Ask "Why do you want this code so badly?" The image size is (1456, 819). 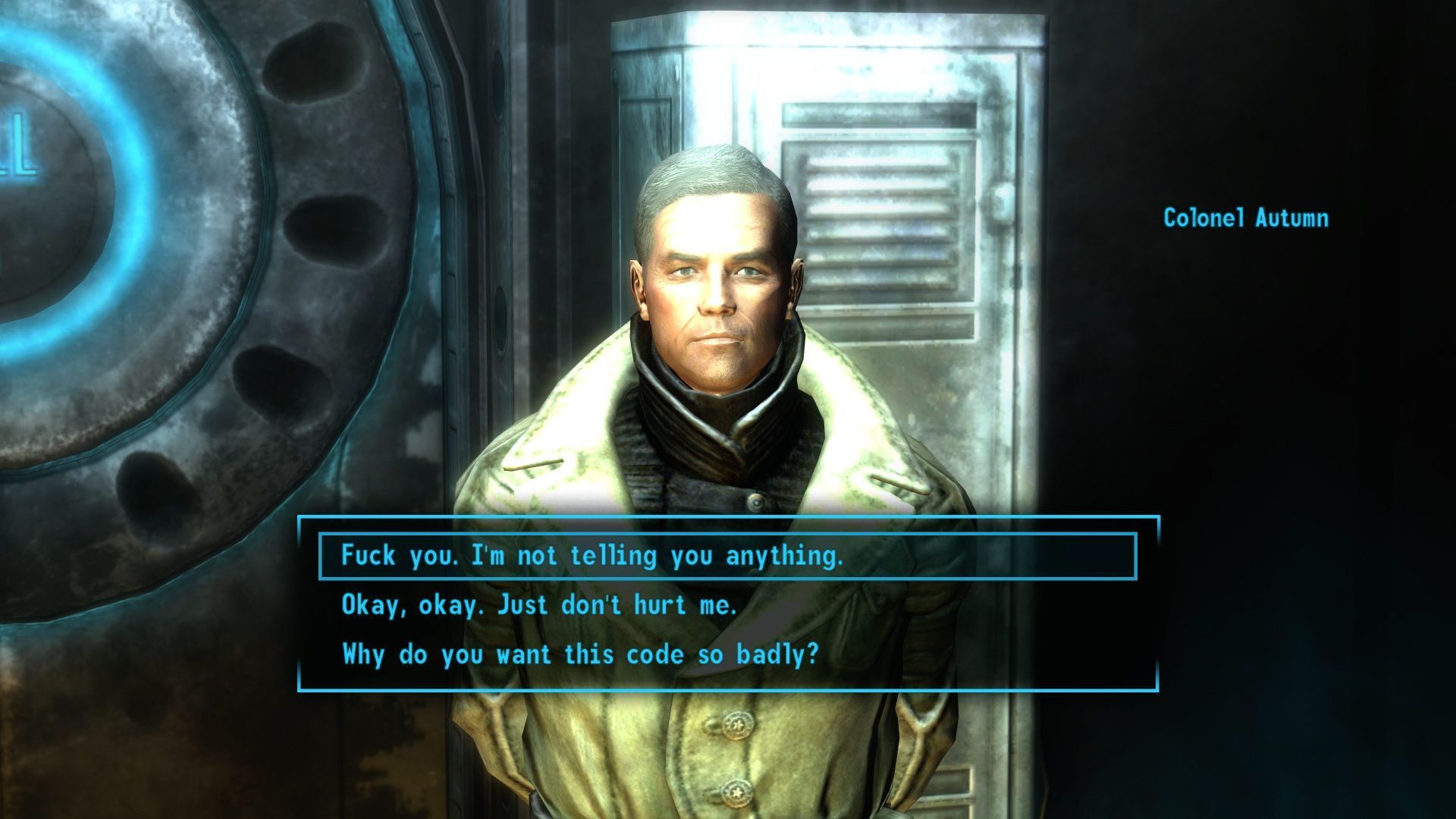(580, 654)
